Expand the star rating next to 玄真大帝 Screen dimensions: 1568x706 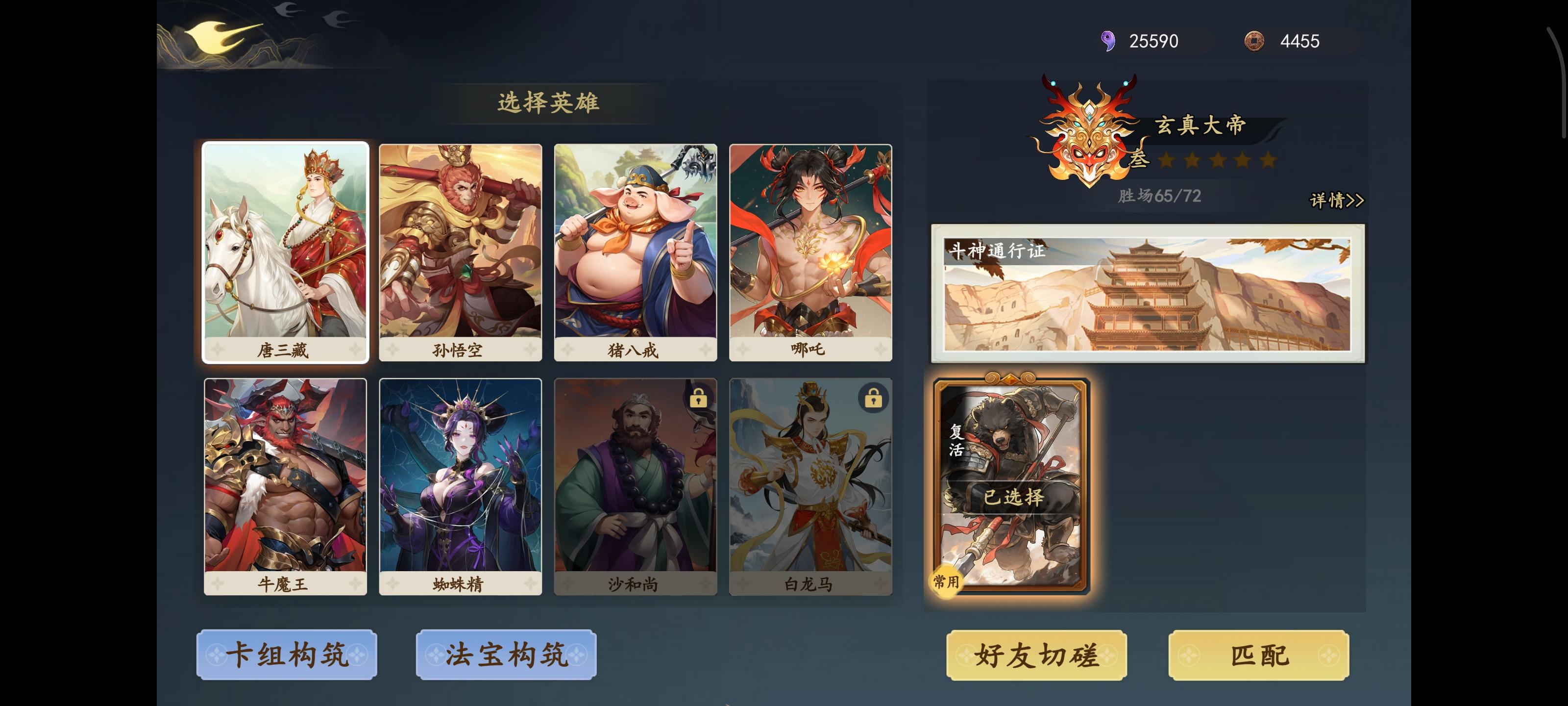[1217, 162]
